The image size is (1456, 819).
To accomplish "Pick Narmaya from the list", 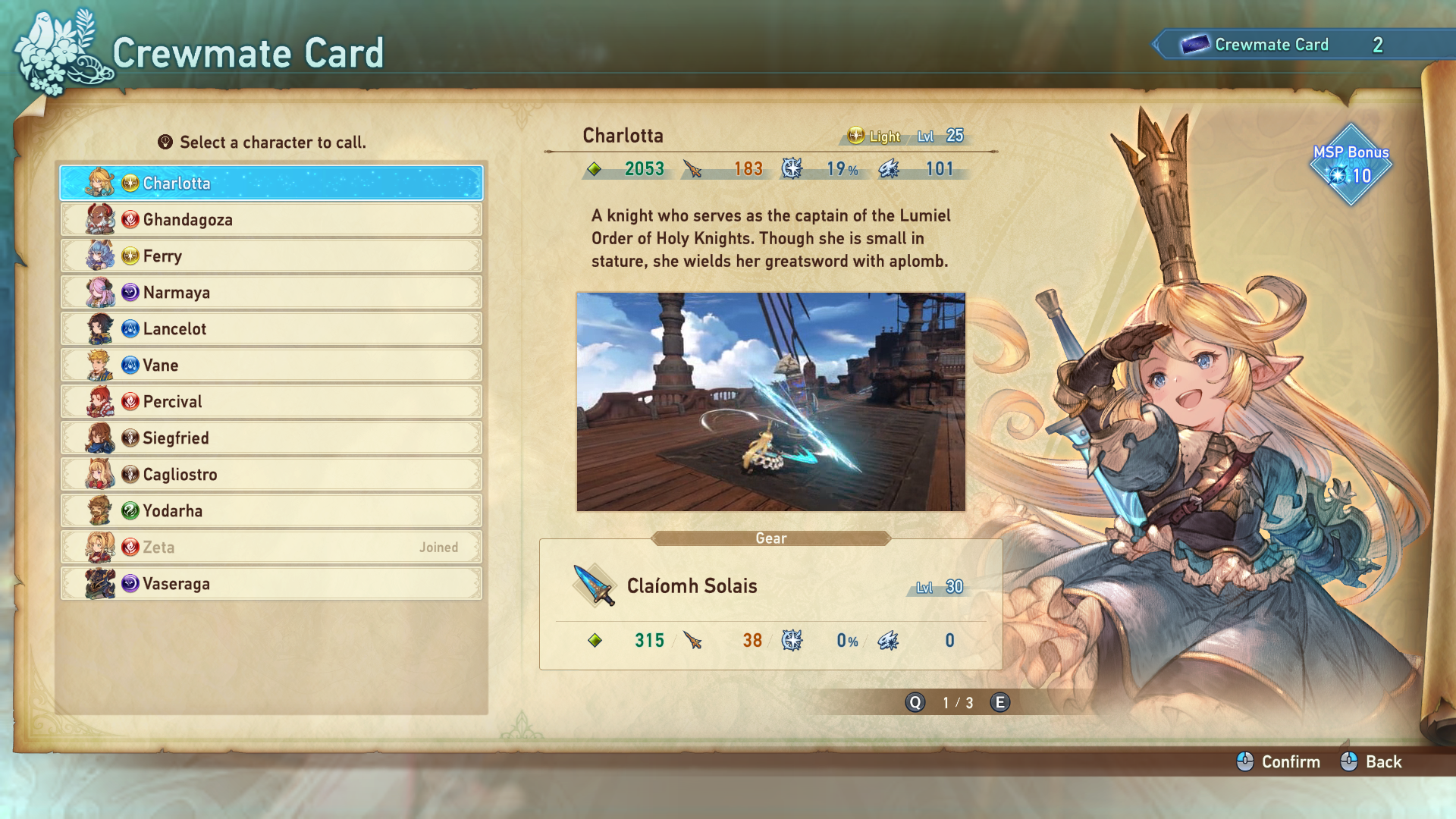I will coord(271,293).
